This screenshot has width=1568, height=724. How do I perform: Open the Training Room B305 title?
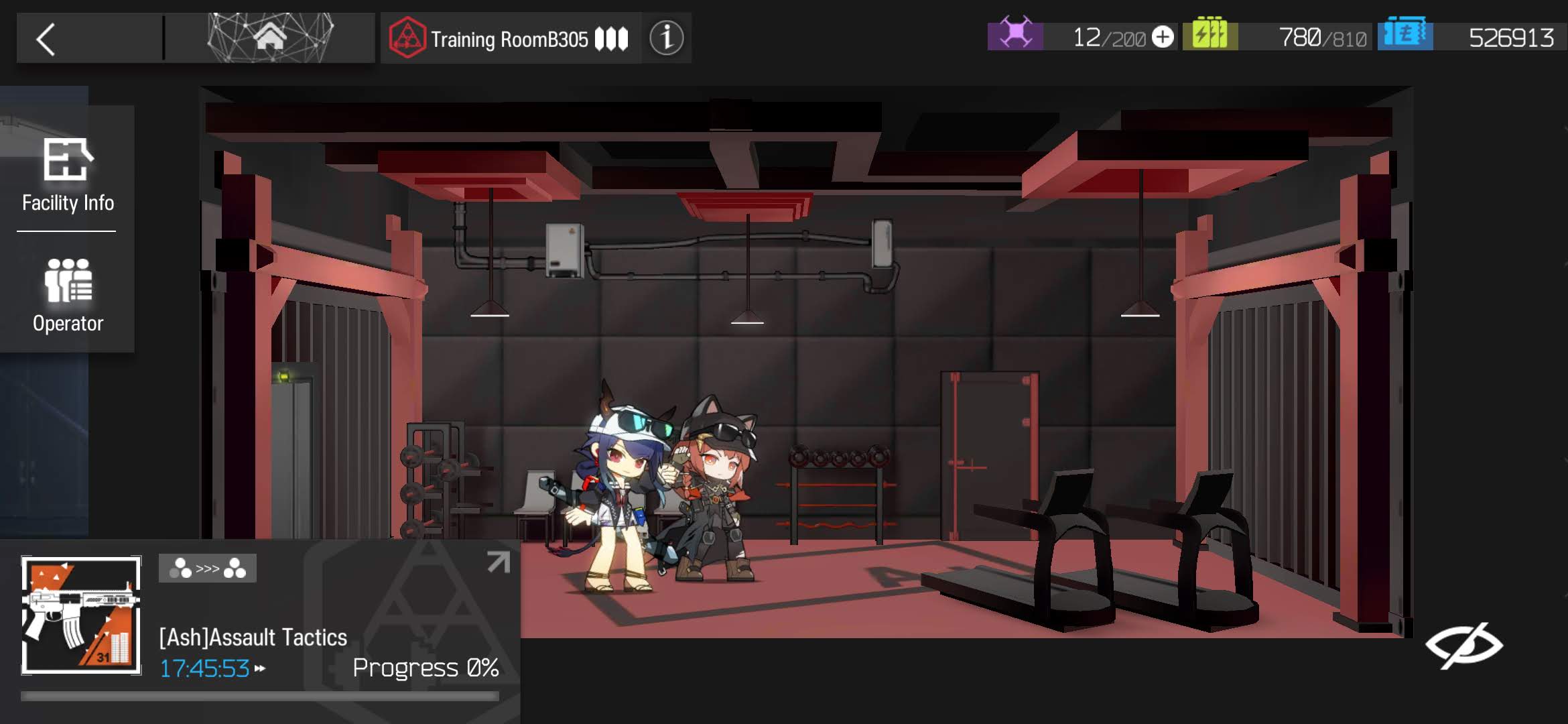pyautogui.click(x=509, y=39)
